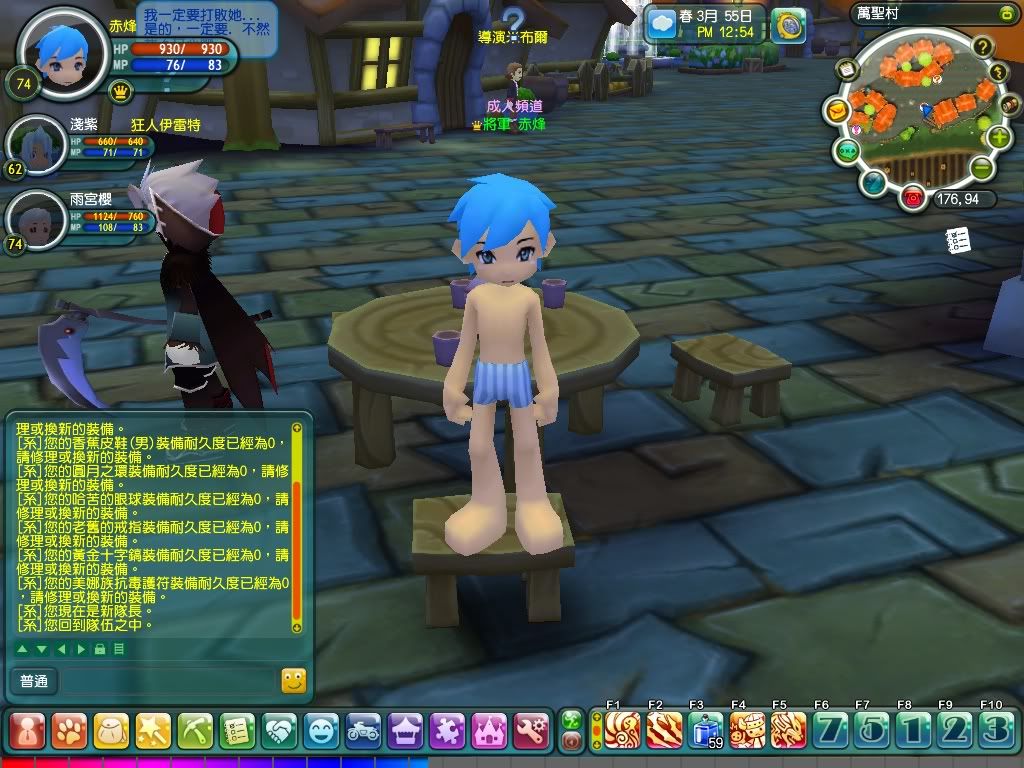Open the wrench system settings
Viewport: 1024px width, 768px height.
pyautogui.click(x=531, y=731)
